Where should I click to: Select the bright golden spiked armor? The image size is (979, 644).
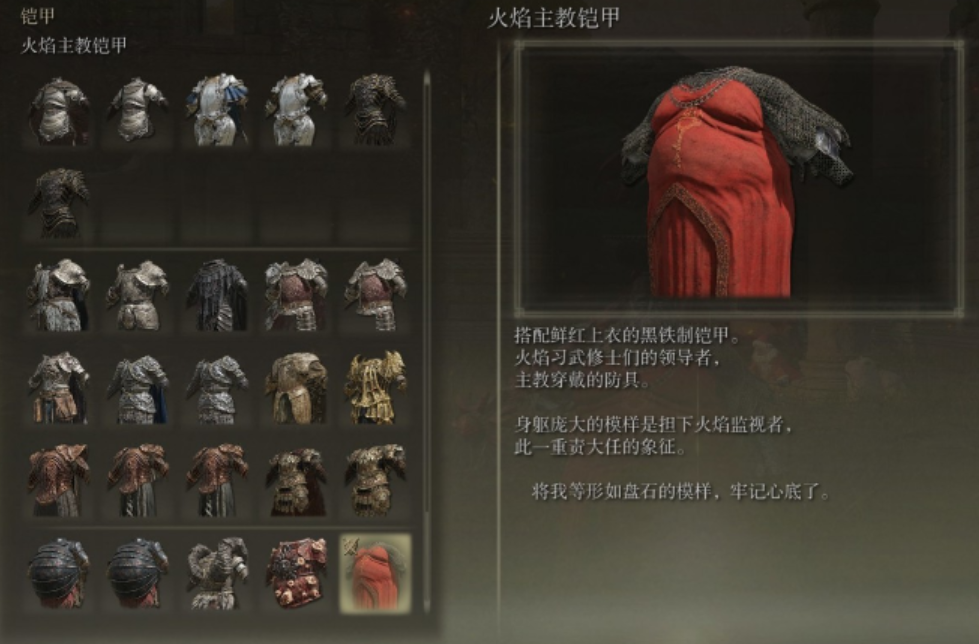[375, 387]
